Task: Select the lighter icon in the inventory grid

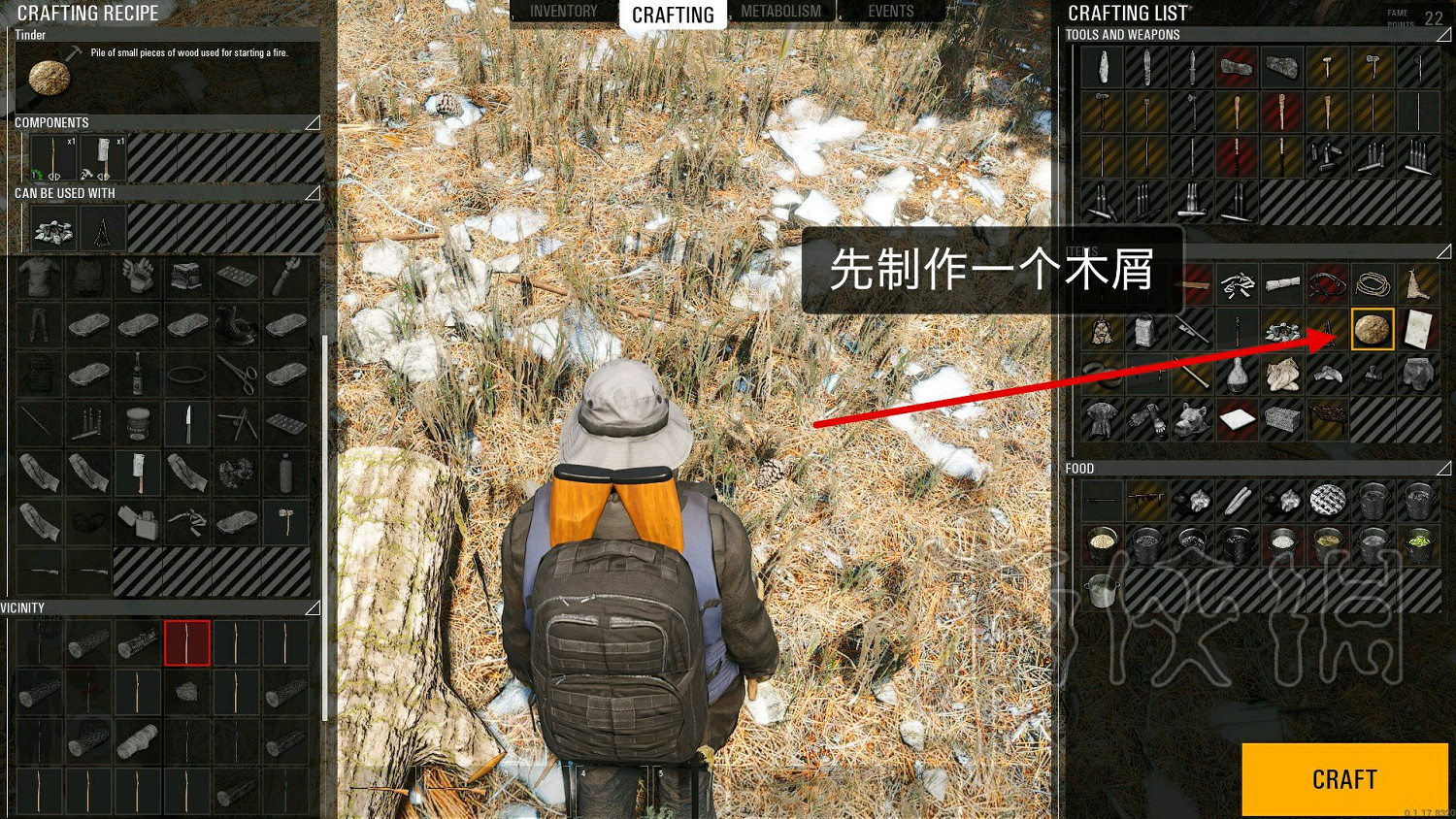Action: click(x=139, y=521)
